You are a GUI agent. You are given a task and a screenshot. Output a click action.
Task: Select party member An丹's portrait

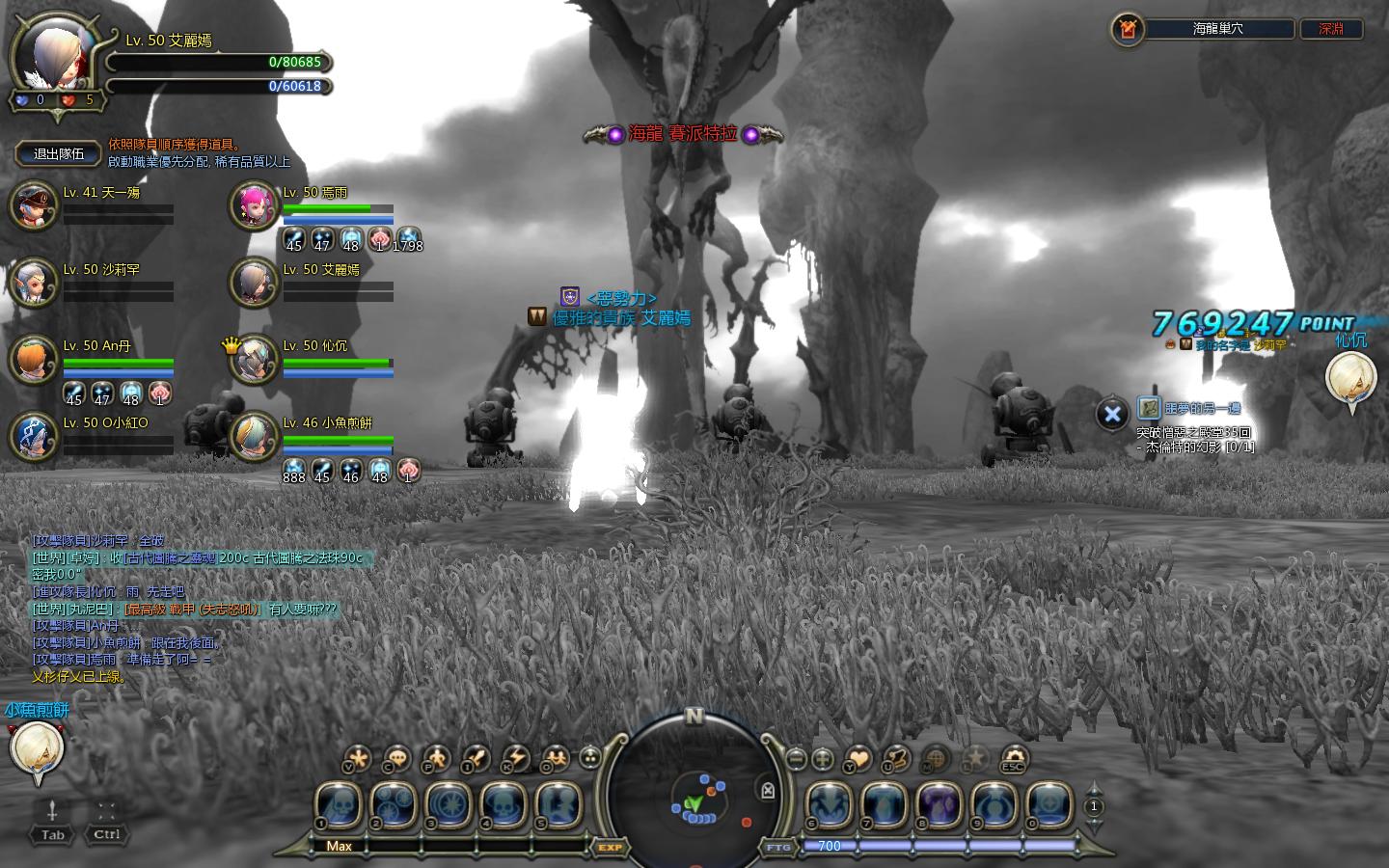[x=34, y=359]
